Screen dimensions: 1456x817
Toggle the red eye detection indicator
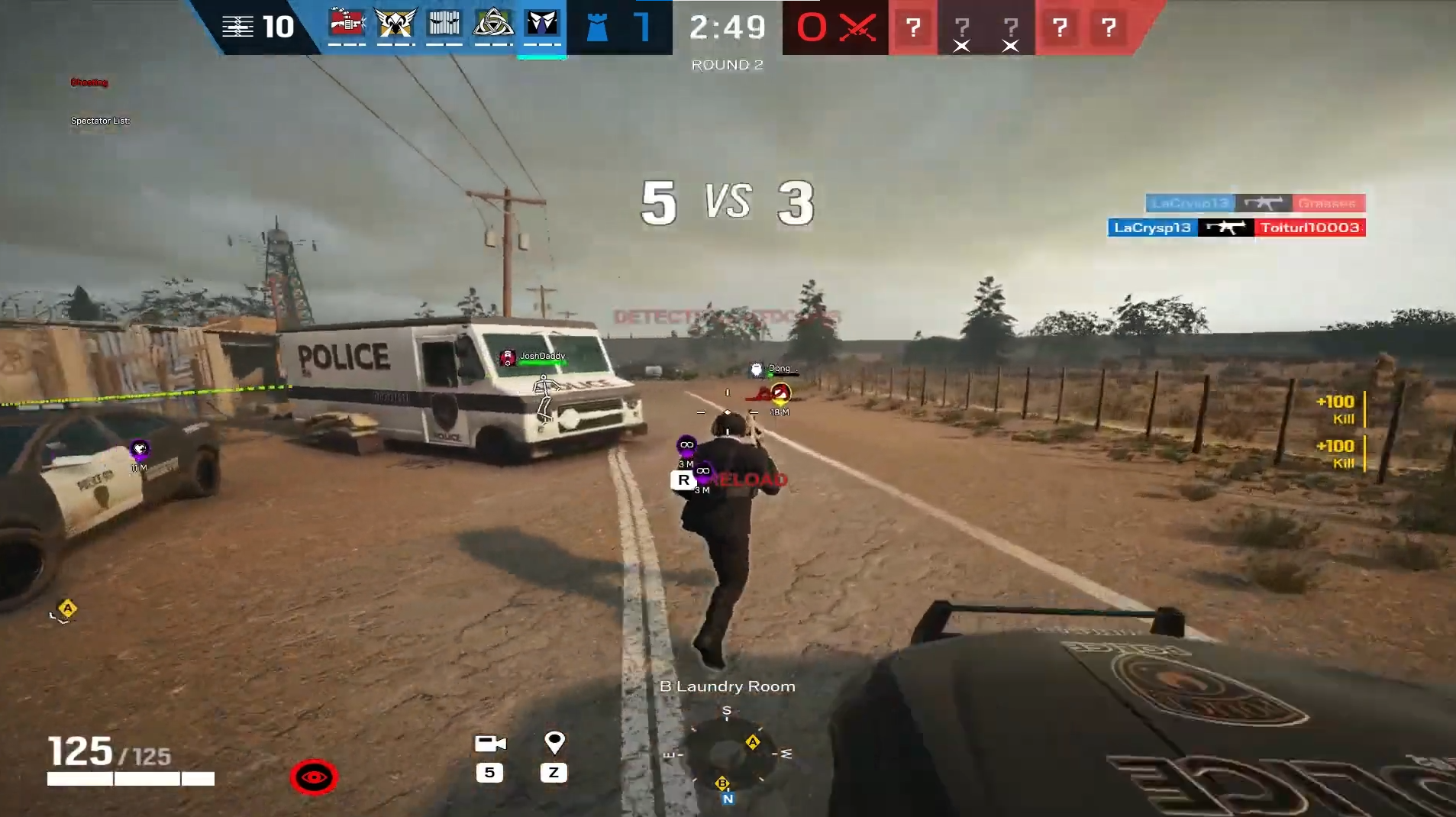pyautogui.click(x=314, y=777)
